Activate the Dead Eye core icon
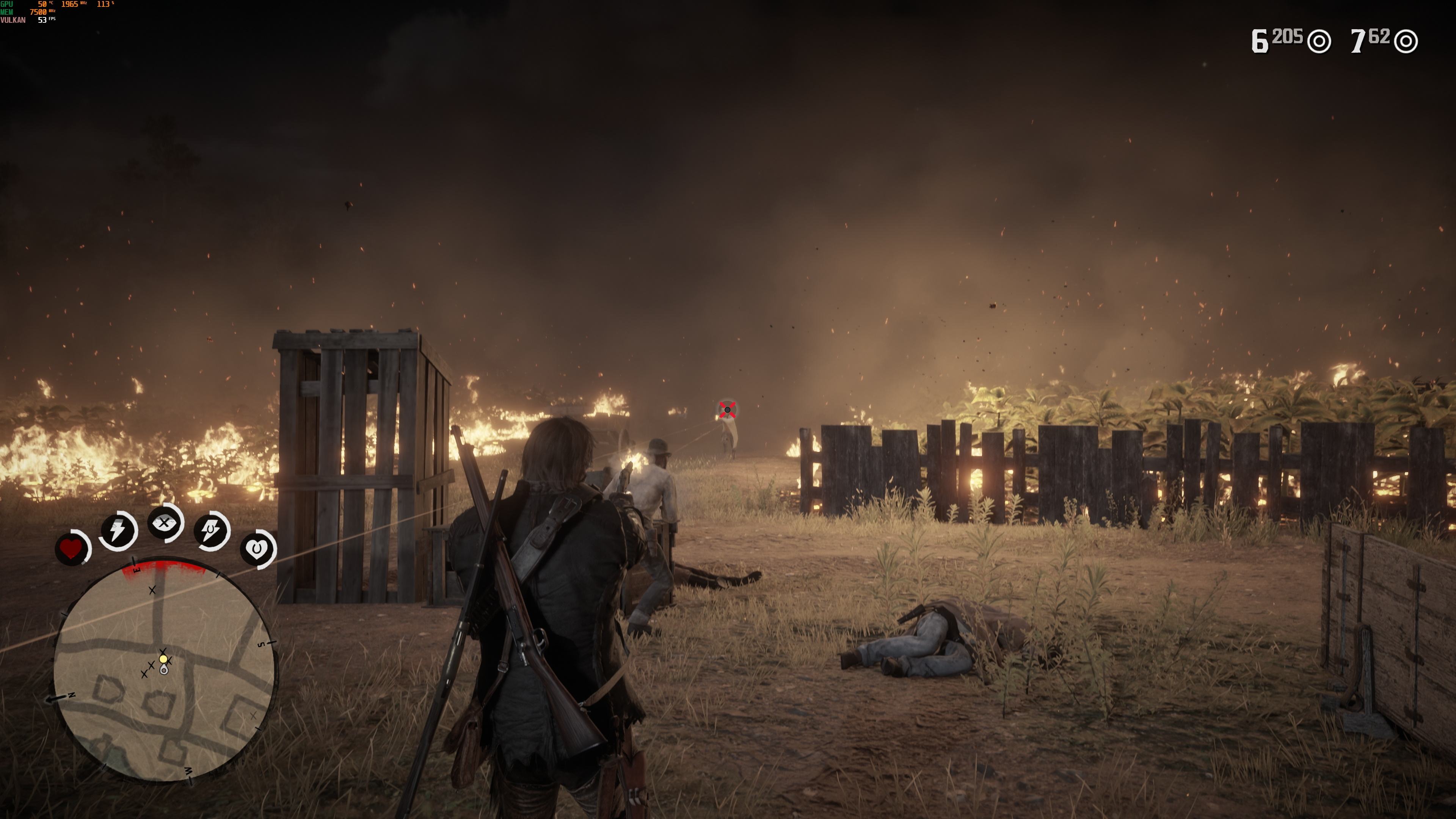Viewport: 1456px width, 819px height. (165, 523)
